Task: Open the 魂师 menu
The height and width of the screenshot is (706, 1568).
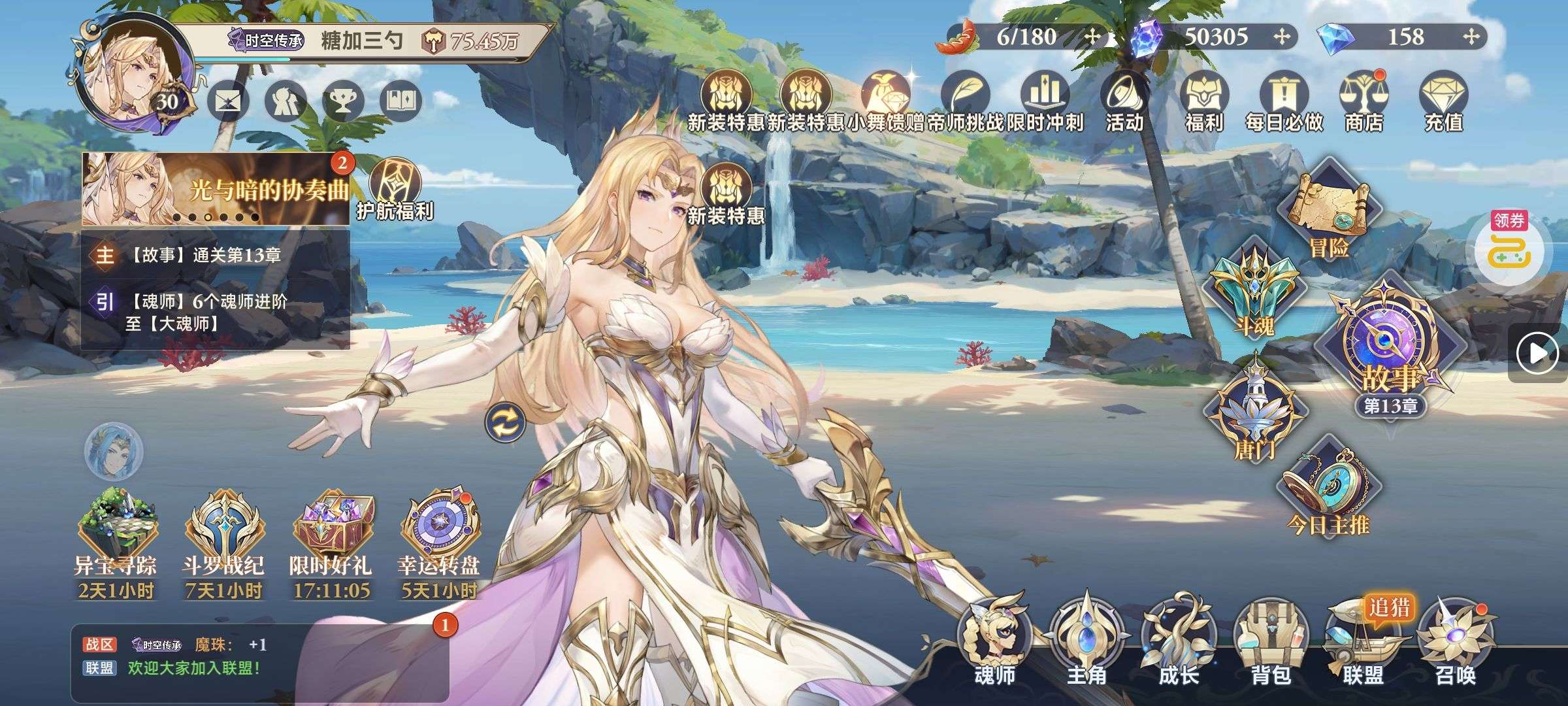Action: [994, 644]
